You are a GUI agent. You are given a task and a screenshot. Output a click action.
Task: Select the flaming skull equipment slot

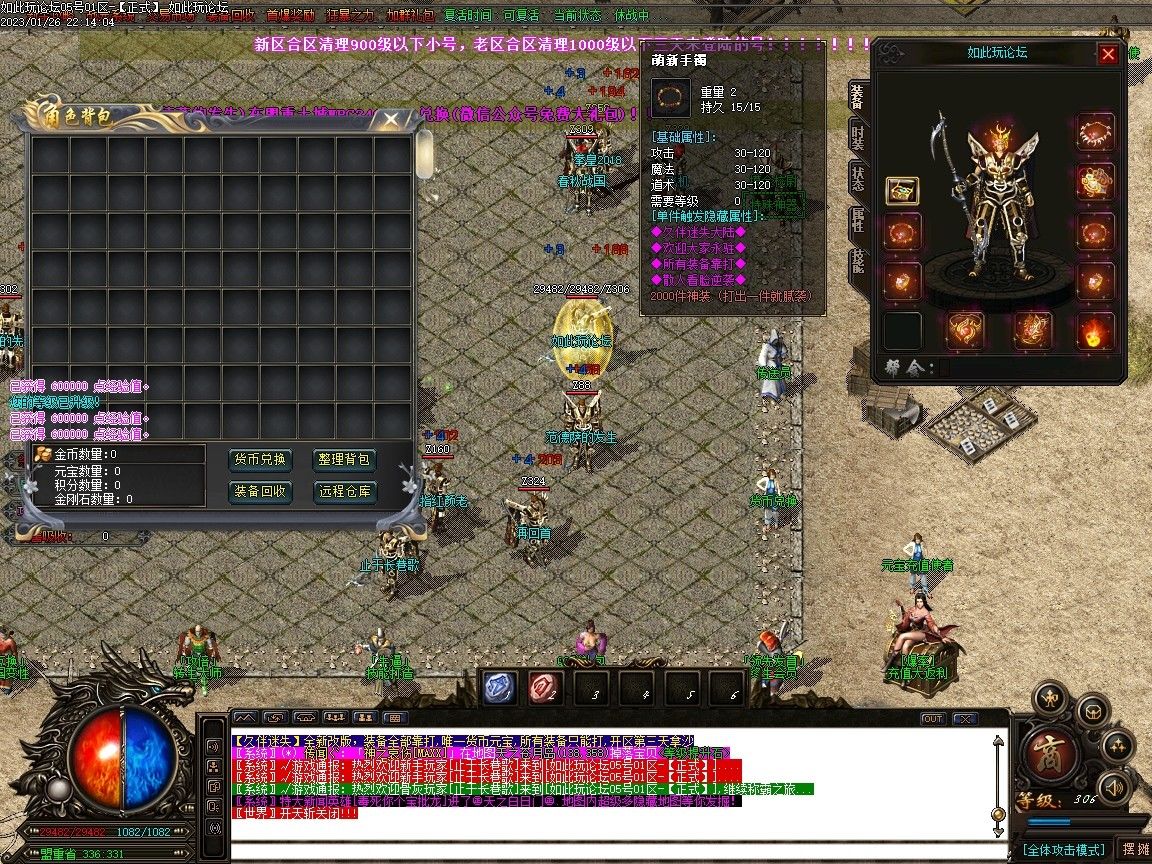[1096, 331]
